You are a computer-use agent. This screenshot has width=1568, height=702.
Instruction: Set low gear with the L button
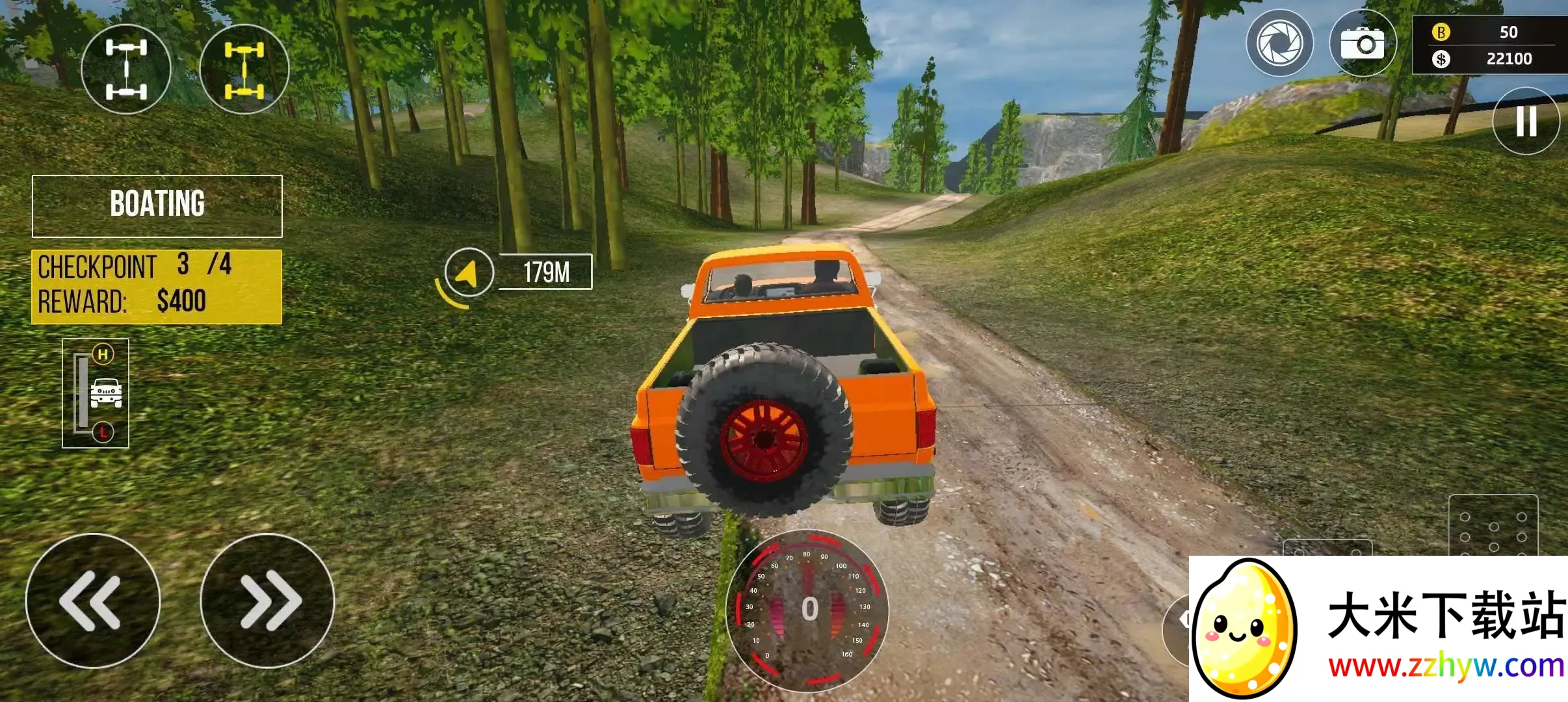pyautogui.click(x=103, y=432)
